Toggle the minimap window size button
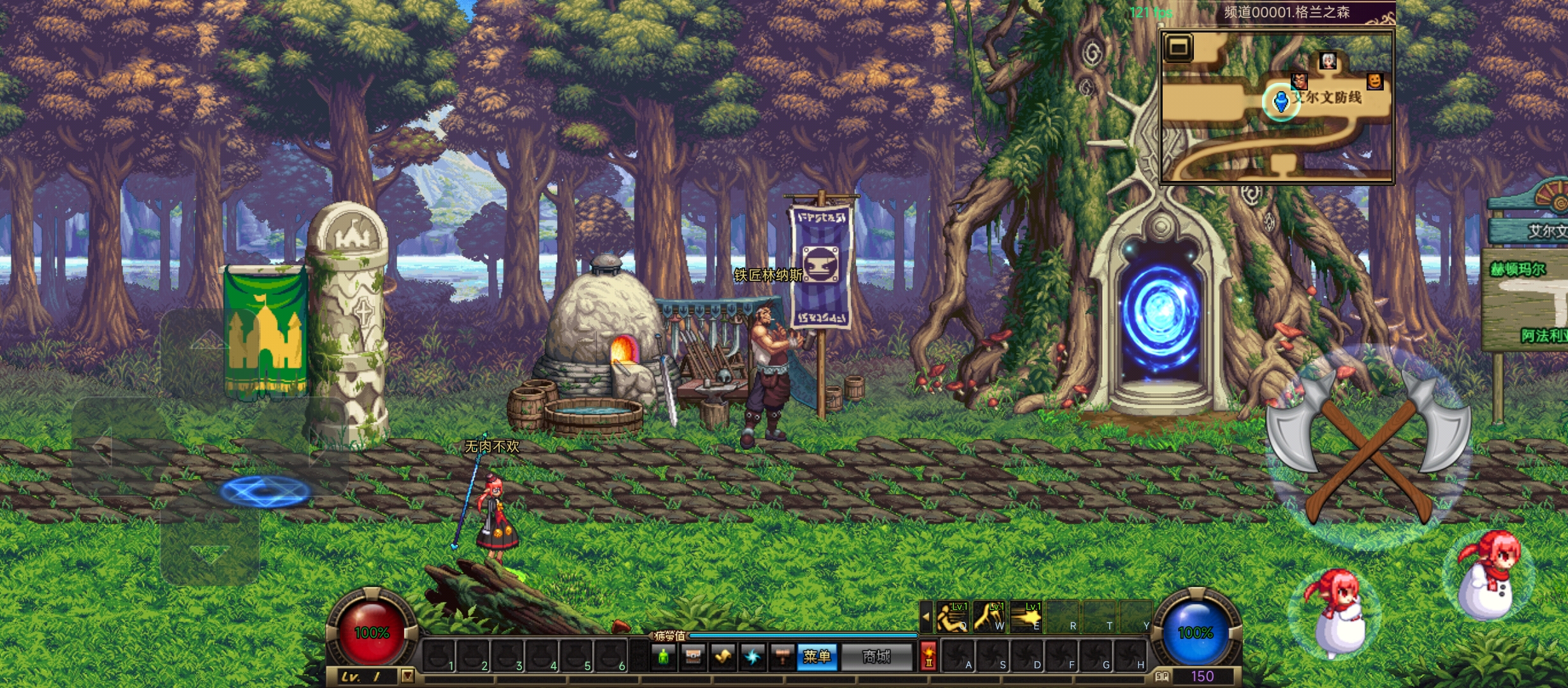 [1178, 48]
